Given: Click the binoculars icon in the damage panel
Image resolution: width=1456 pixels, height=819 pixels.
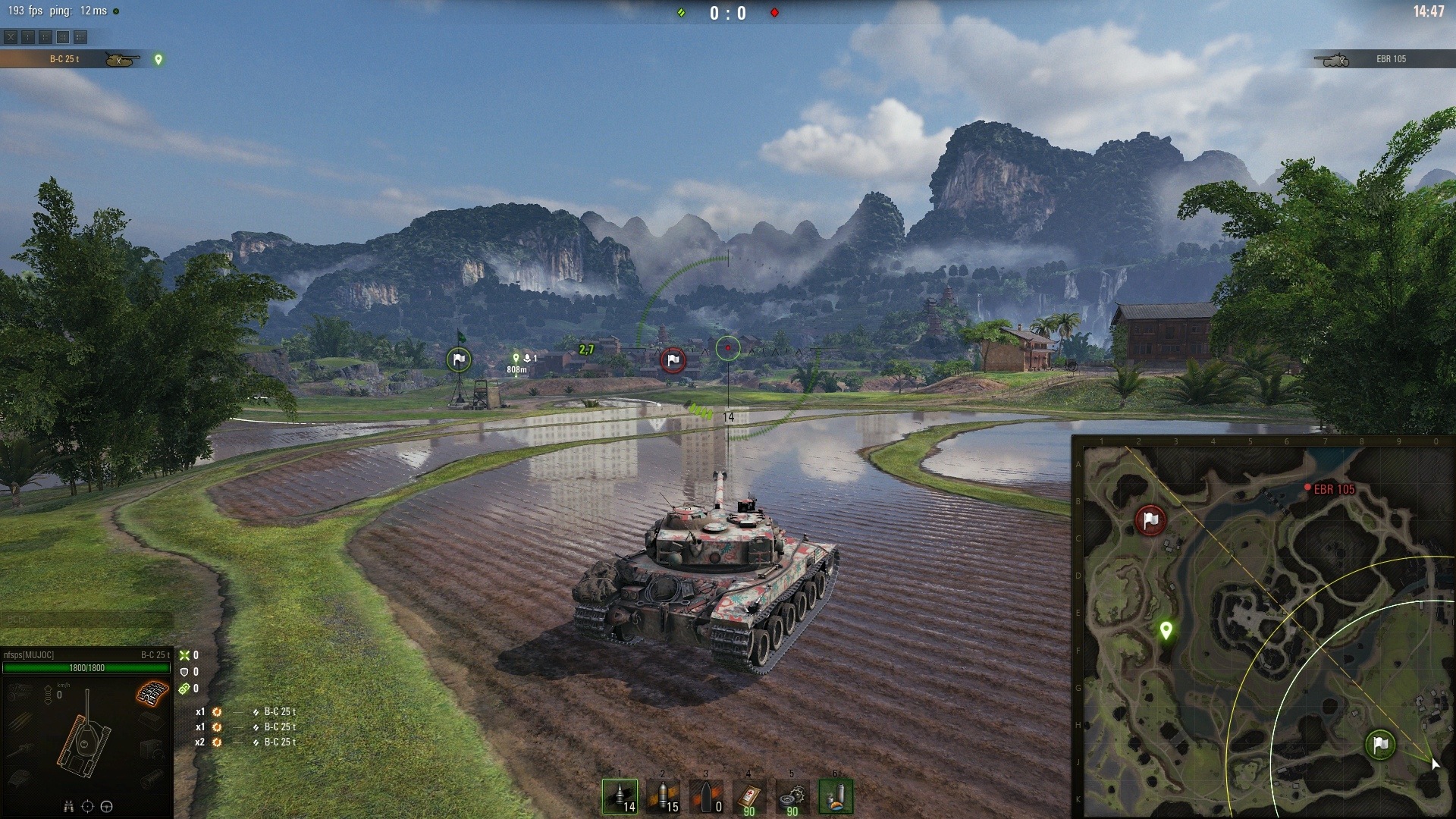Looking at the screenshot, I should [69, 806].
